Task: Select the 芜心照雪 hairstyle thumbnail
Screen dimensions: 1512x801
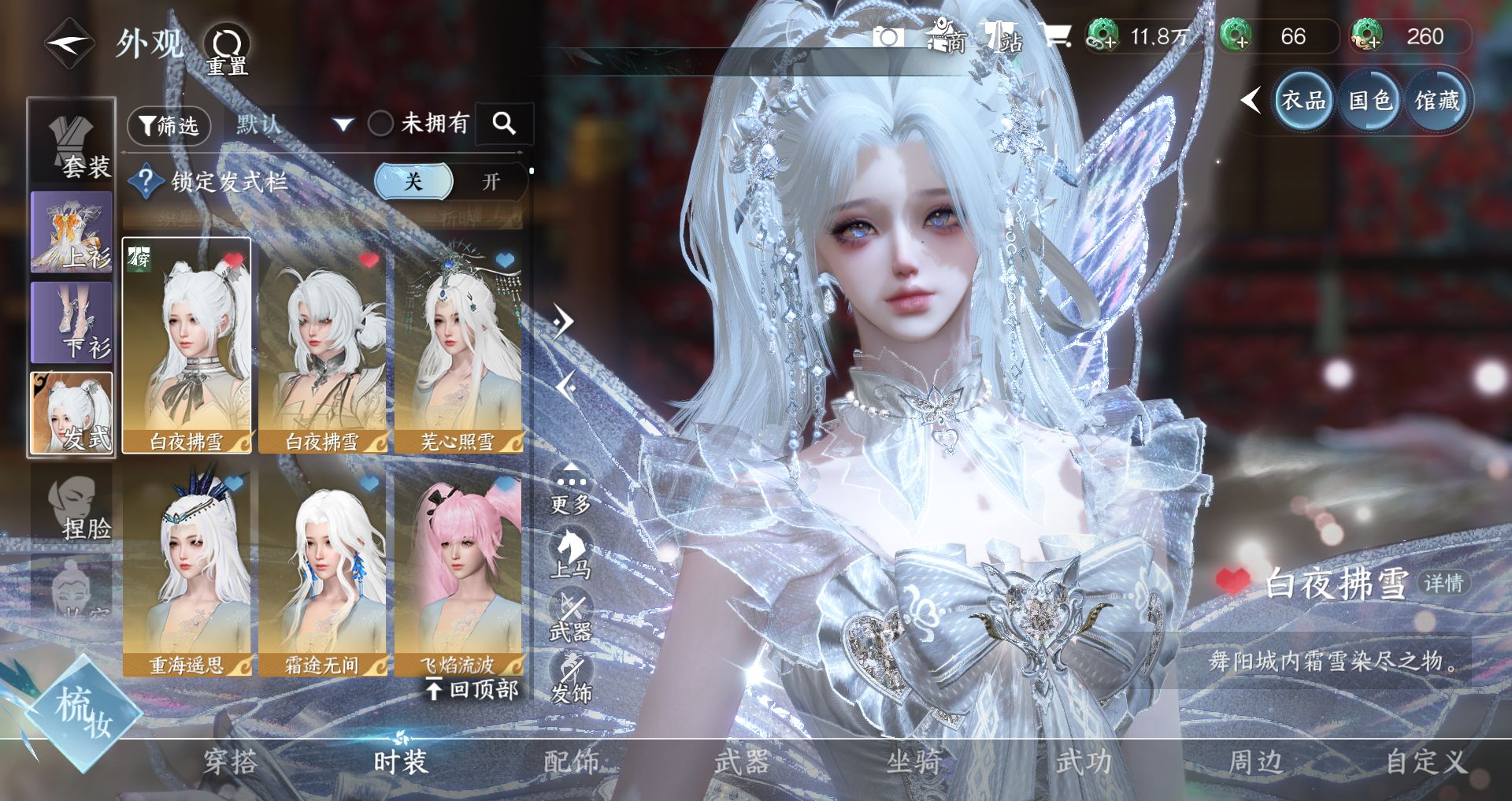Action: coord(458,347)
